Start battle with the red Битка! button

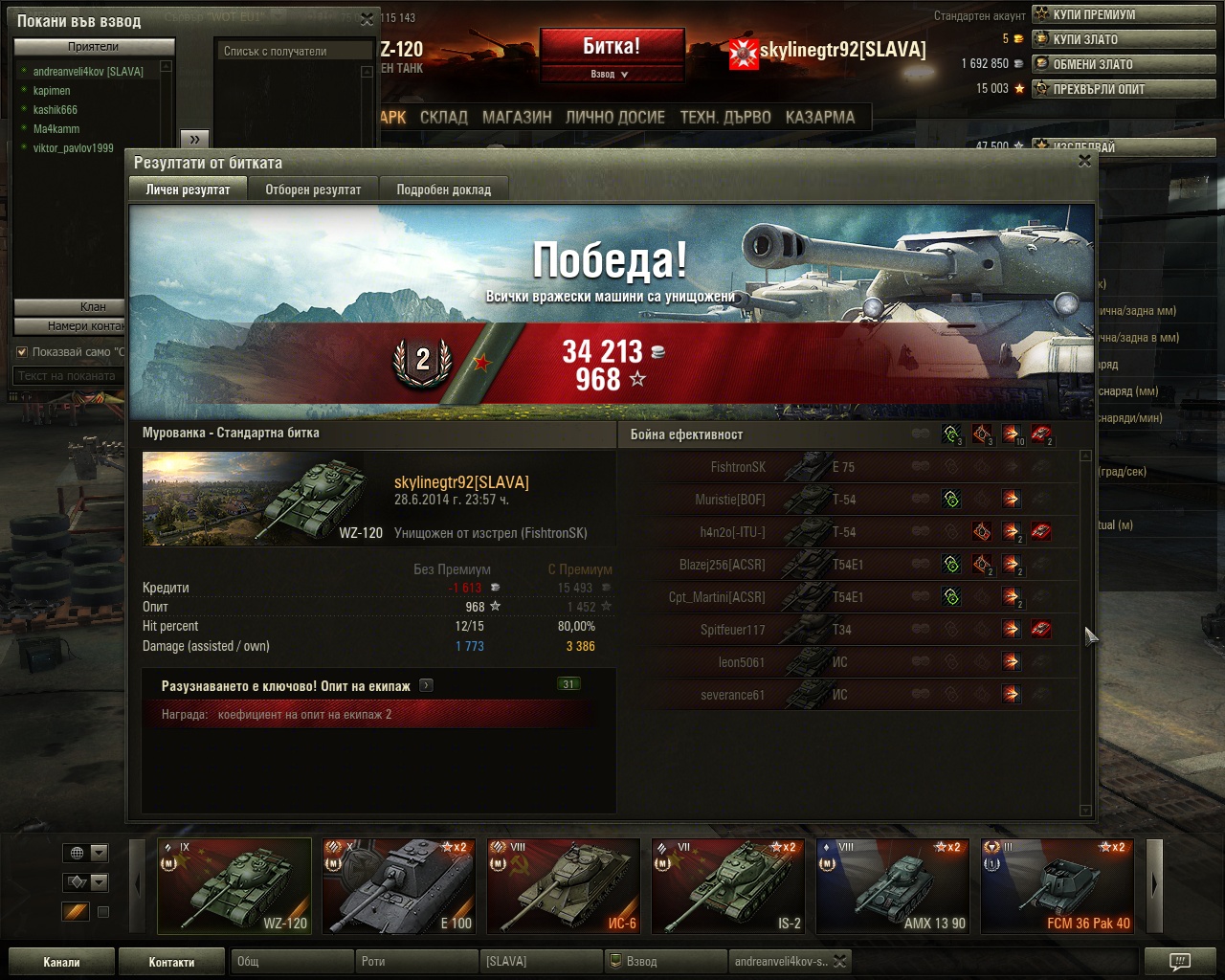pos(612,46)
